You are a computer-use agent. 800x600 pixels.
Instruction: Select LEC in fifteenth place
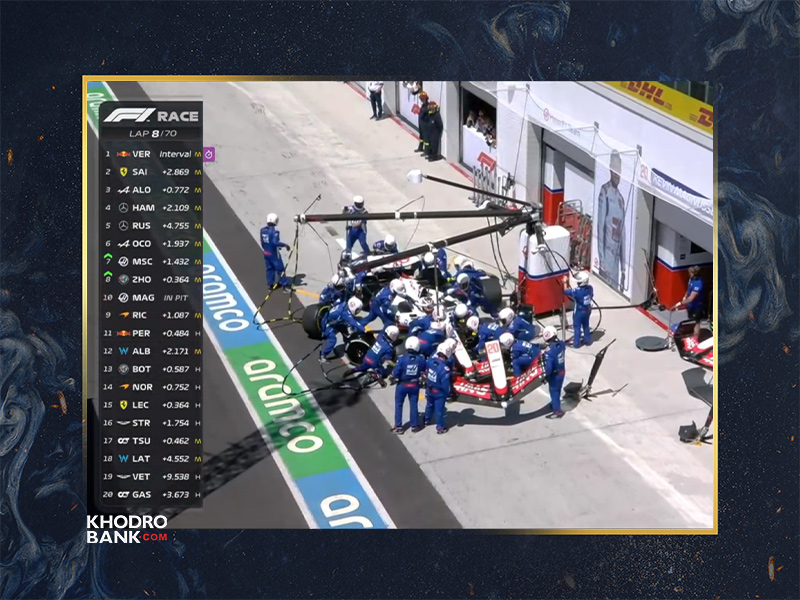(x=150, y=404)
